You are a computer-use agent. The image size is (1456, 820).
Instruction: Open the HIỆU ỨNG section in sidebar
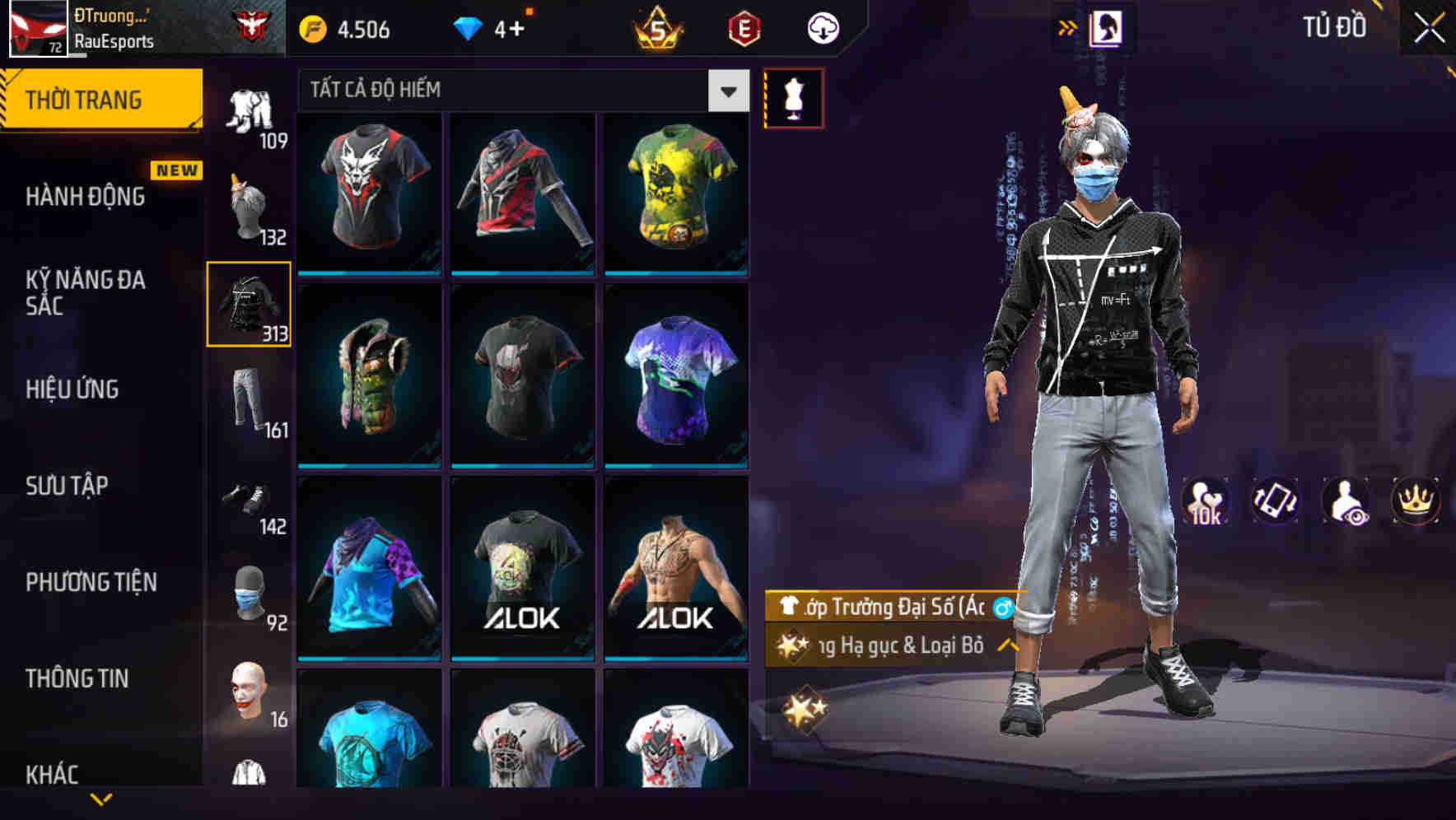click(72, 389)
